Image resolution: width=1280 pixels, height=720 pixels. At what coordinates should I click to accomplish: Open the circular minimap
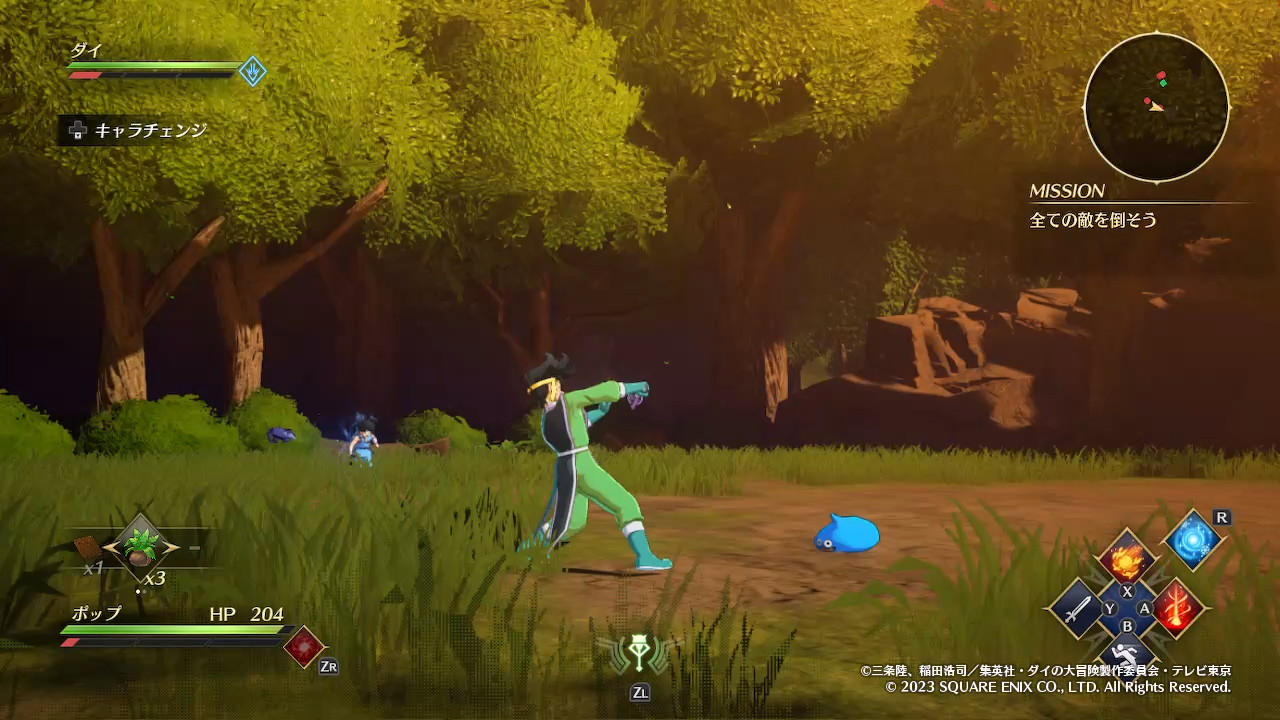pyautogui.click(x=1156, y=106)
